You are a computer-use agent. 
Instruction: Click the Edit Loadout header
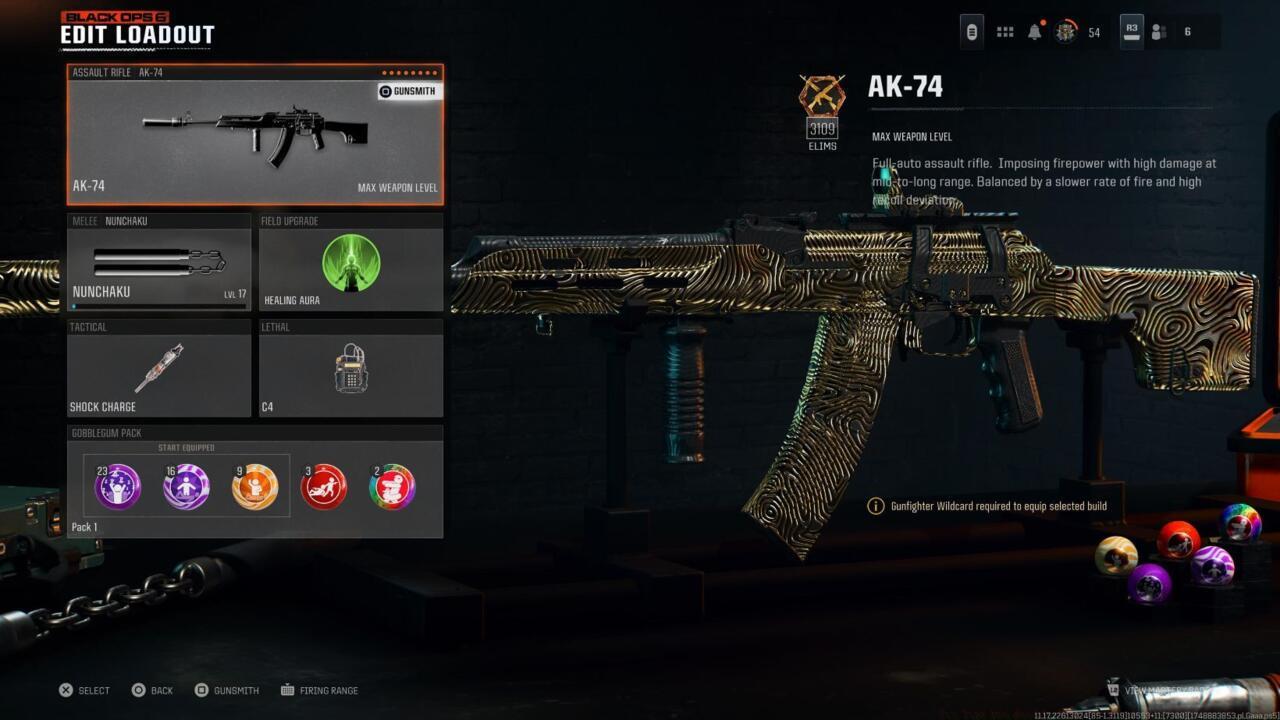pyautogui.click(x=136, y=33)
